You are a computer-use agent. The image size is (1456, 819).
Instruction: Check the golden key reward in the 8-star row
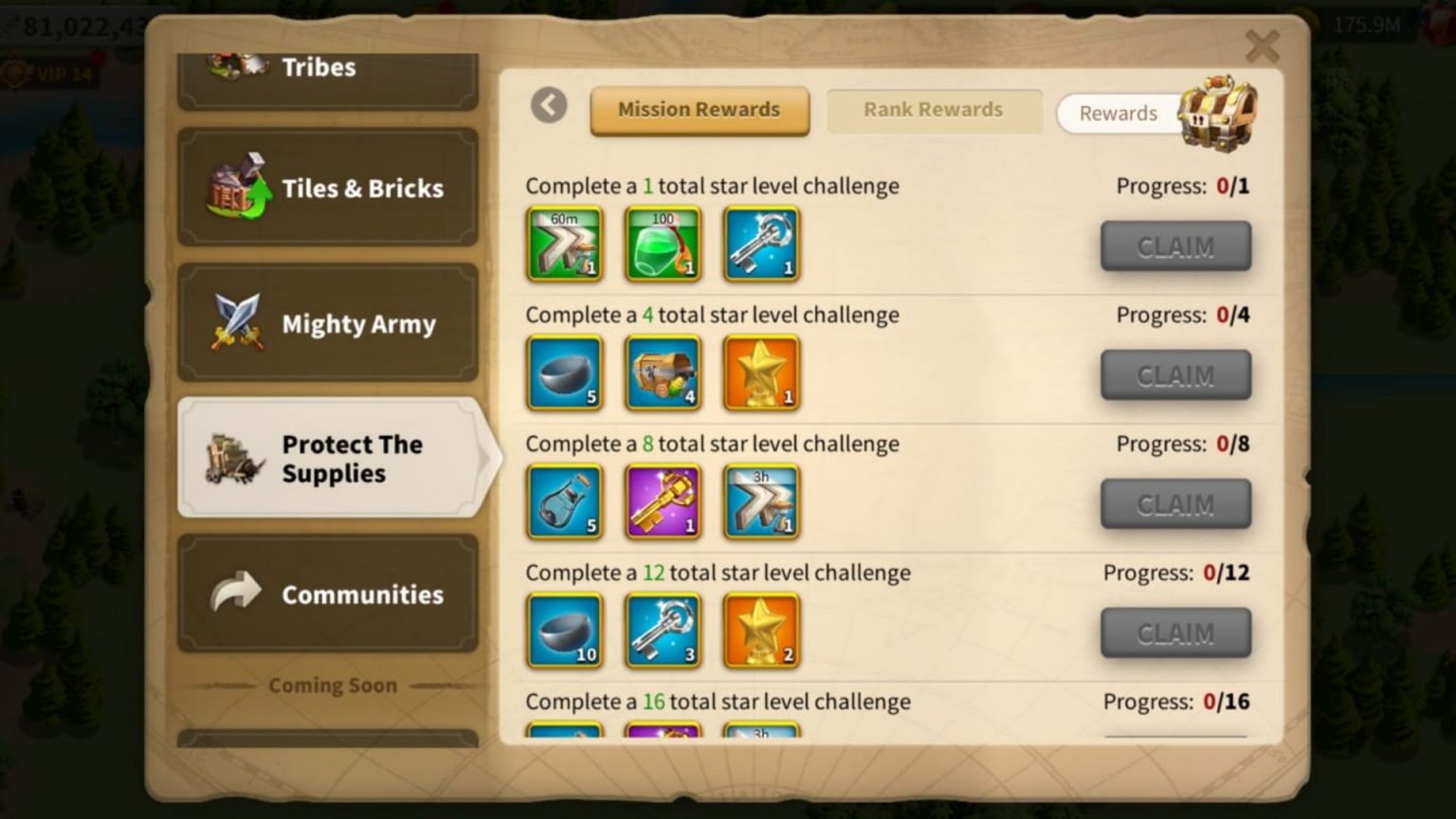(663, 502)
